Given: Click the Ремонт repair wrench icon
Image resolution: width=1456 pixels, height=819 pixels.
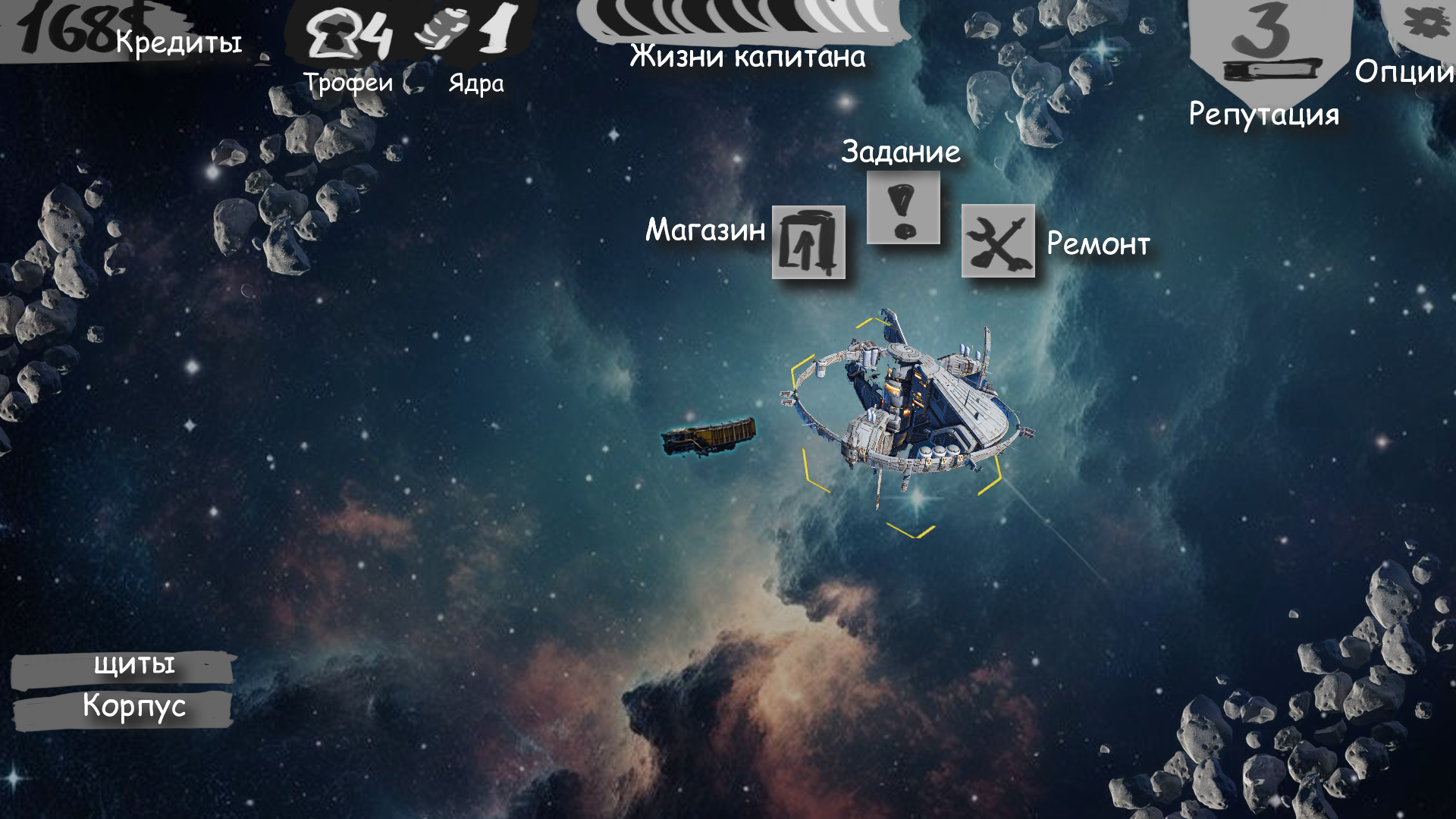Looking at the screenshot, I should (998, 241).
